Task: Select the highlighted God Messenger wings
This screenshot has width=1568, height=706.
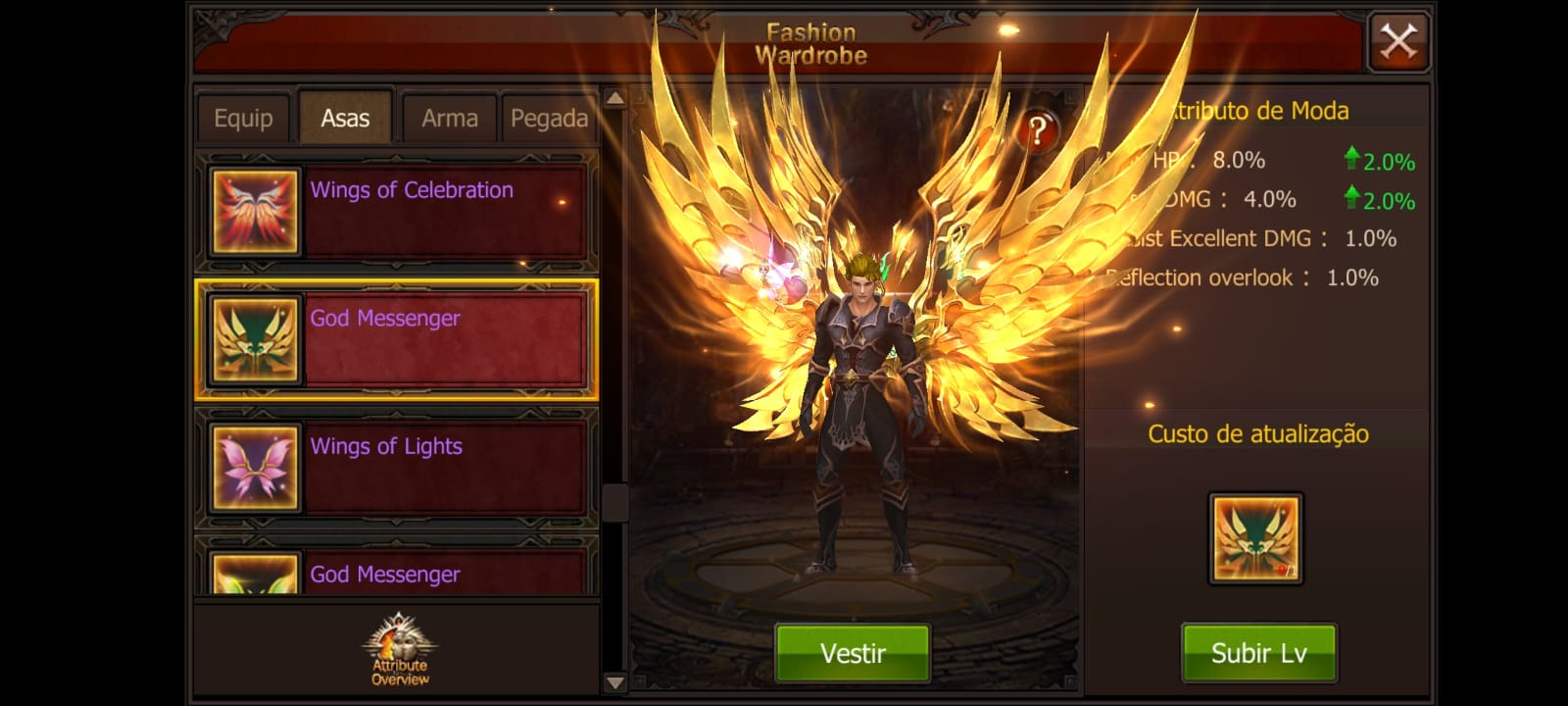Action: click(397, 339)
